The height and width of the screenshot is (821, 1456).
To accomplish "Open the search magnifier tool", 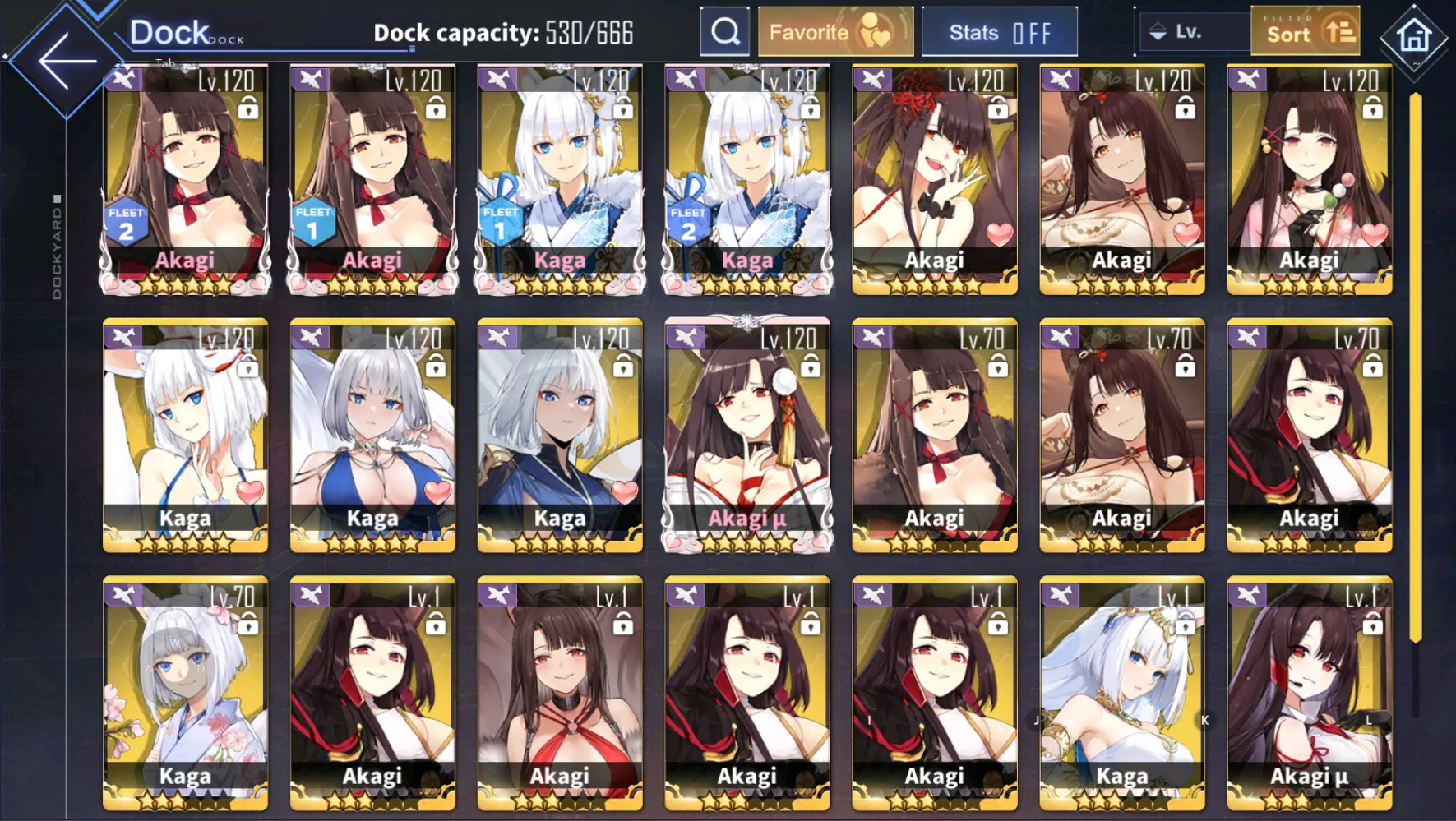I will (x=724, y=30).
